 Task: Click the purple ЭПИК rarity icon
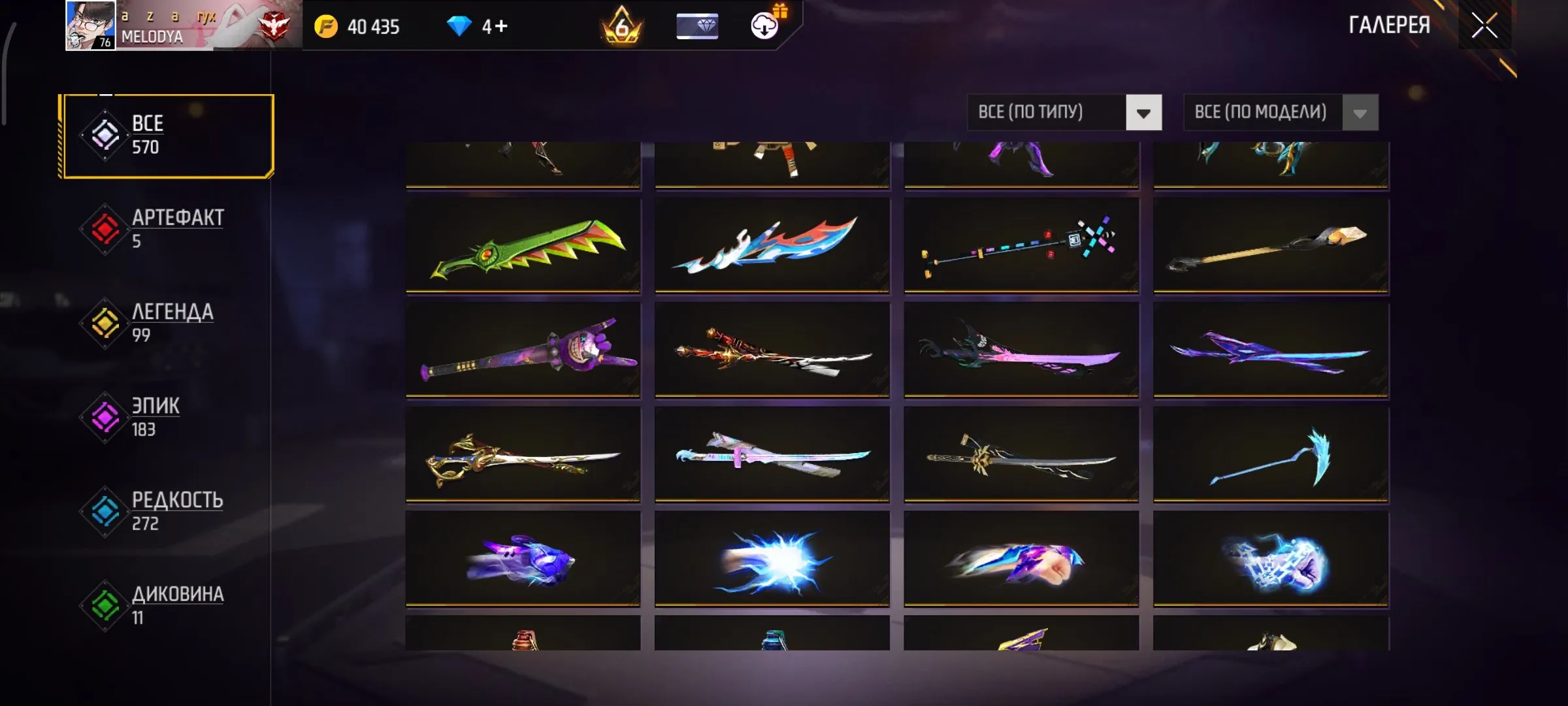pos(105,417)
